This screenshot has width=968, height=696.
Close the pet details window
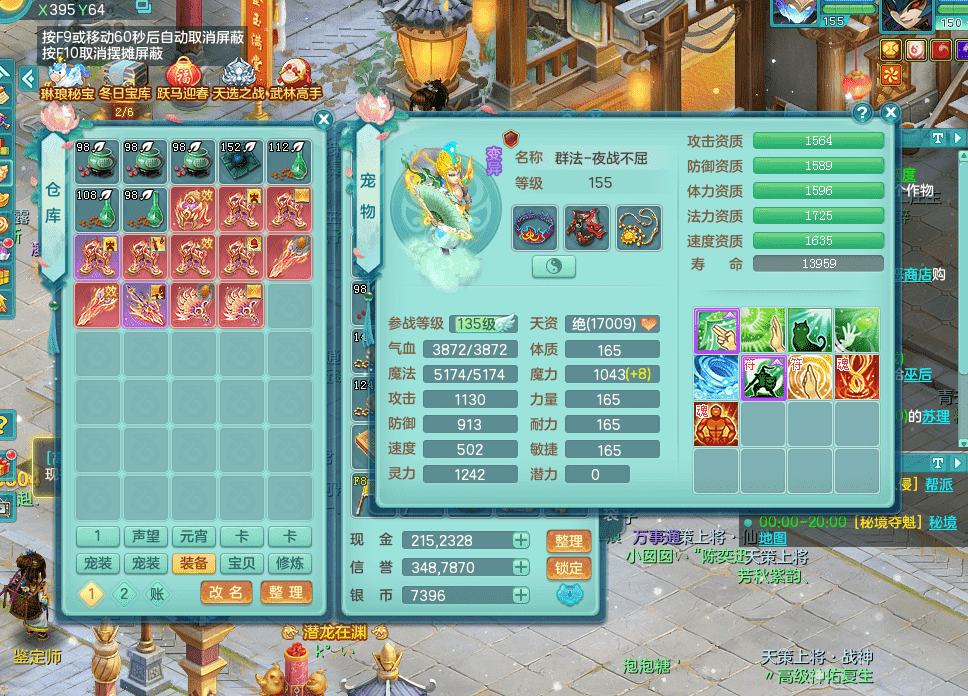pyautogui.click(x=886, y=113)
